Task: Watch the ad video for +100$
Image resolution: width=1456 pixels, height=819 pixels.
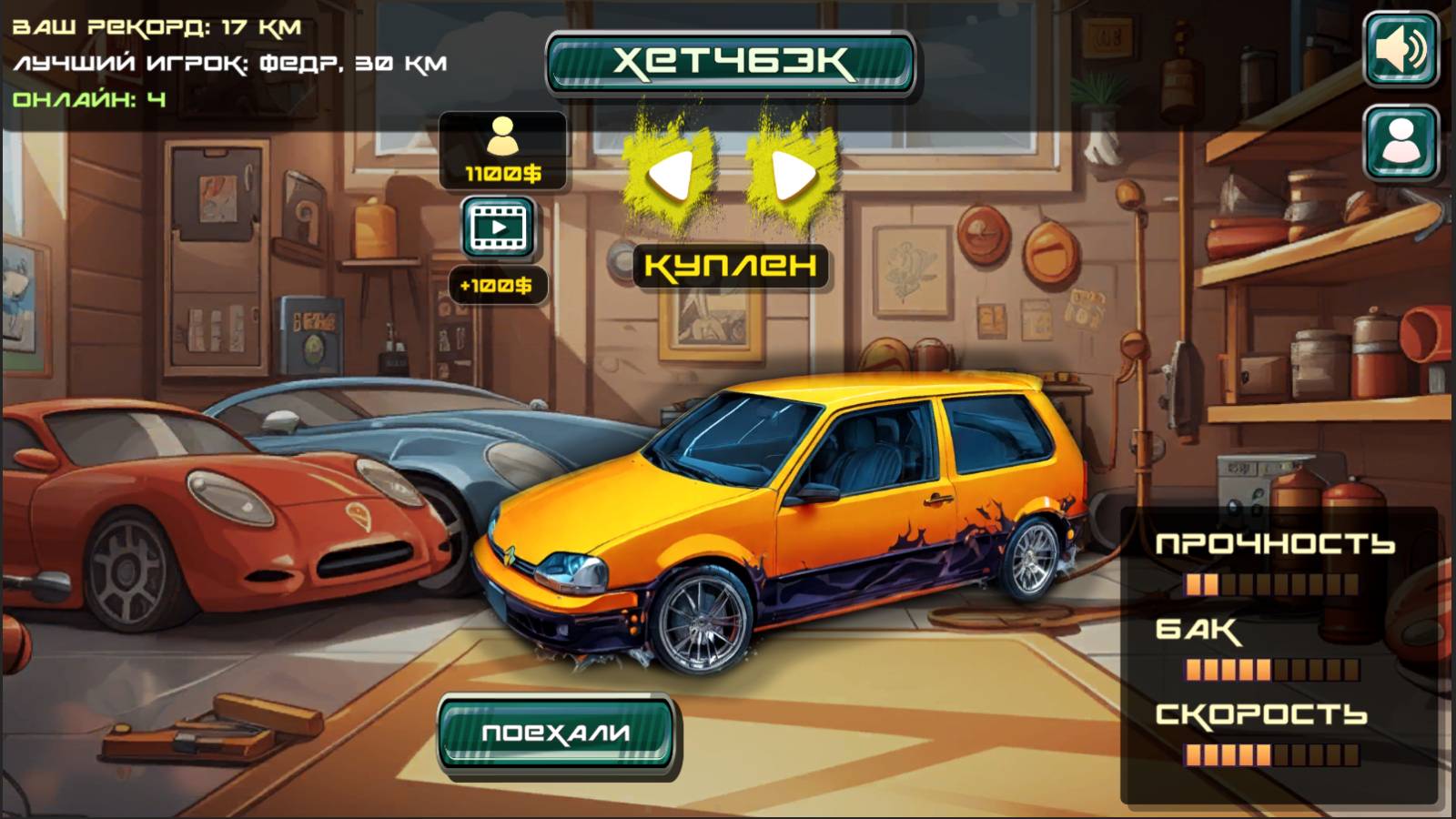Action: 498,229
